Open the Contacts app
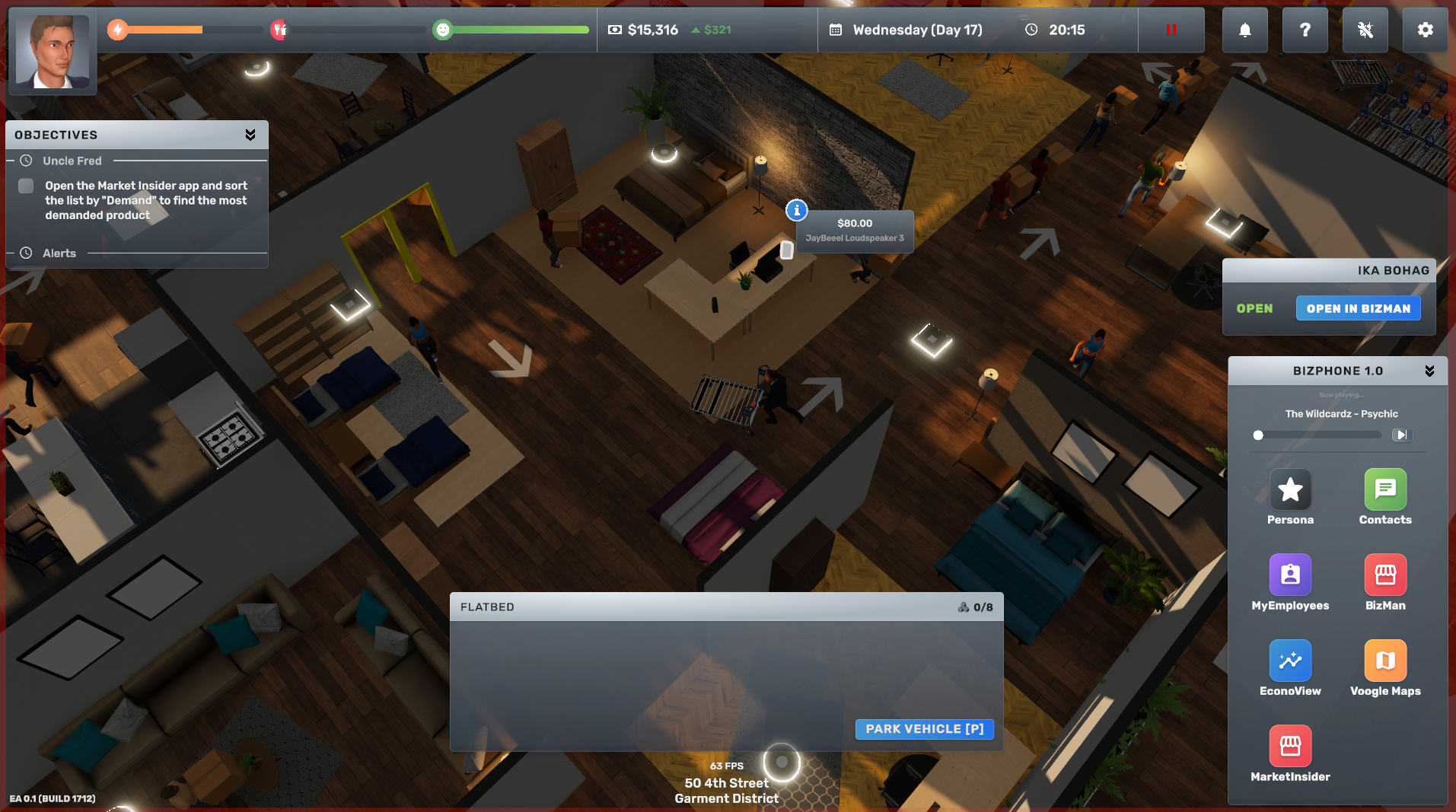 pos(1385,490)
